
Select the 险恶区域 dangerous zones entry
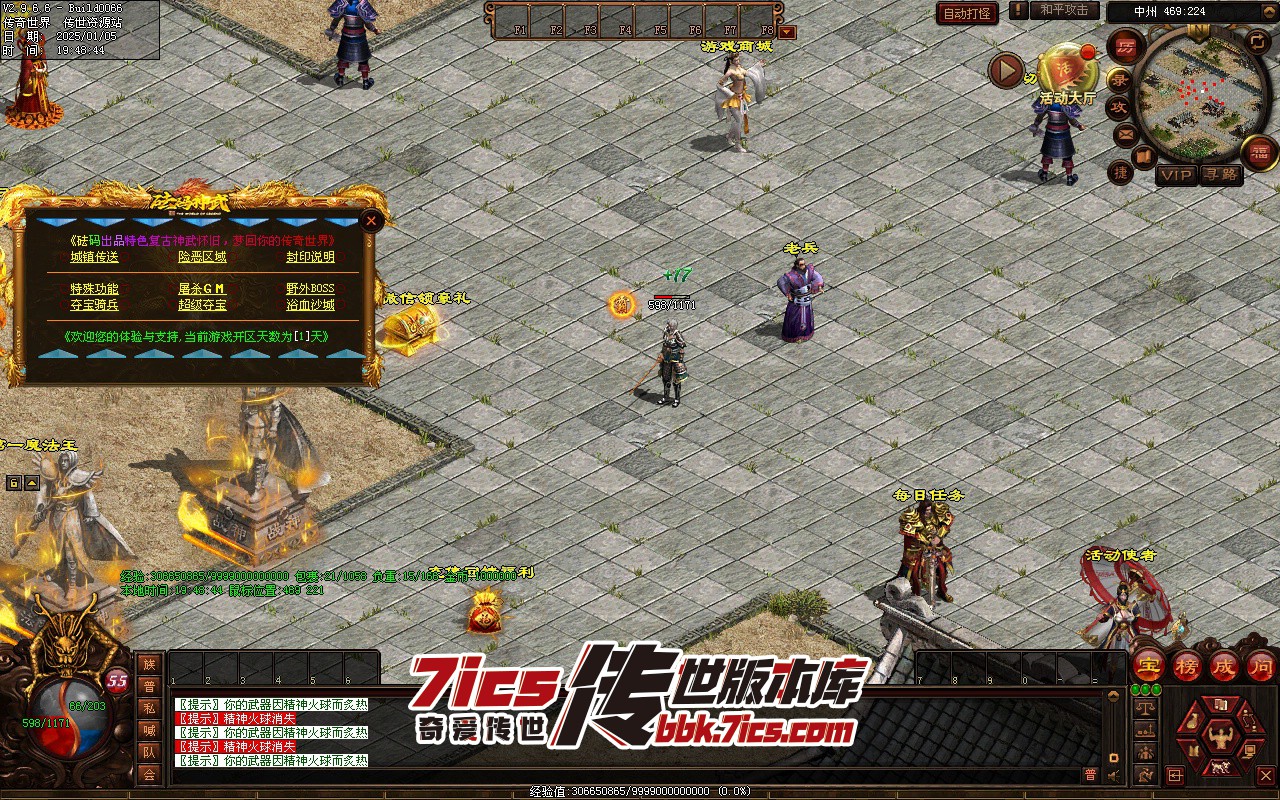[x=202, y=257]
